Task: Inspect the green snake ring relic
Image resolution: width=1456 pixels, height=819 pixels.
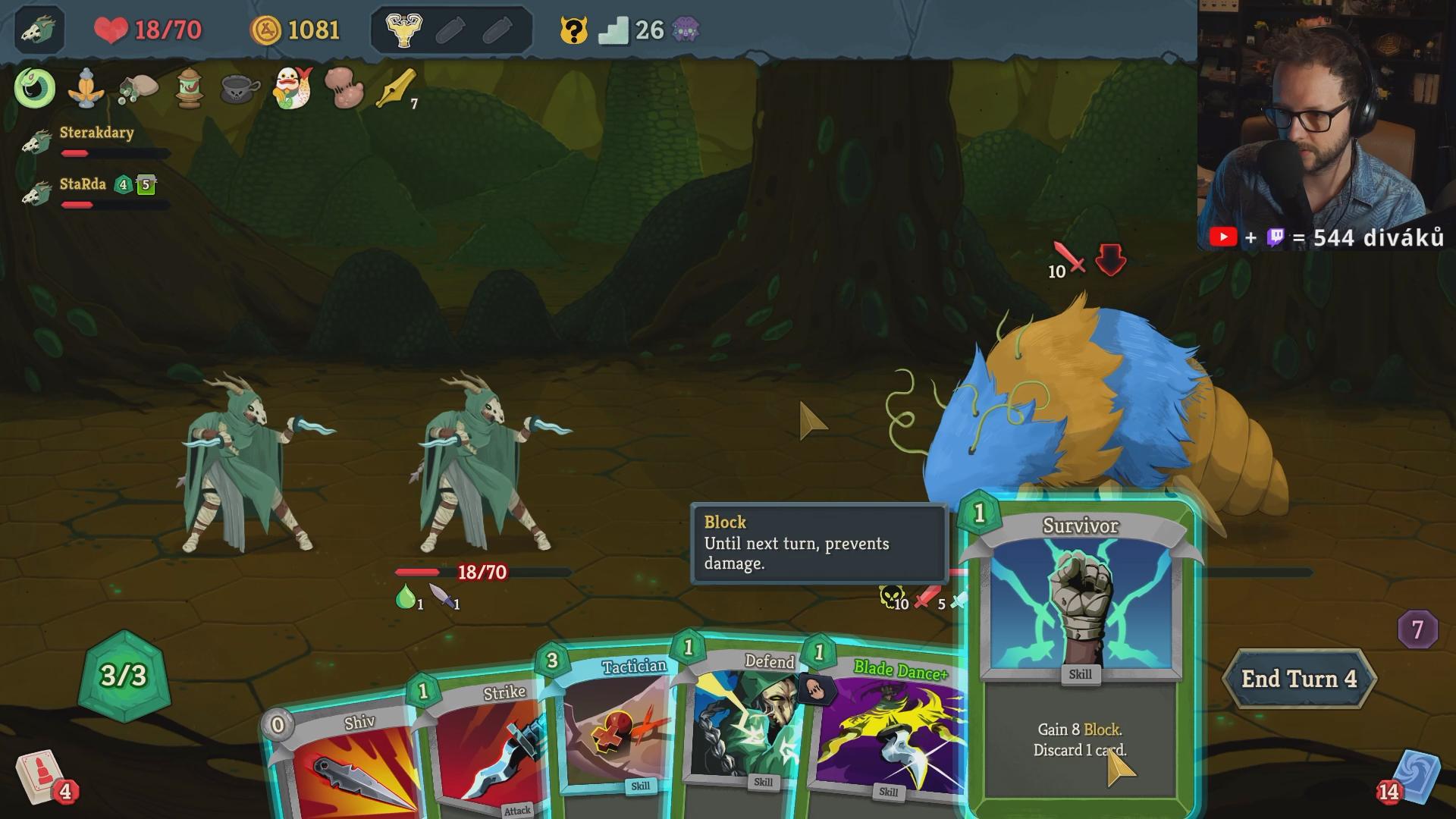Action: tap(35, 88)
